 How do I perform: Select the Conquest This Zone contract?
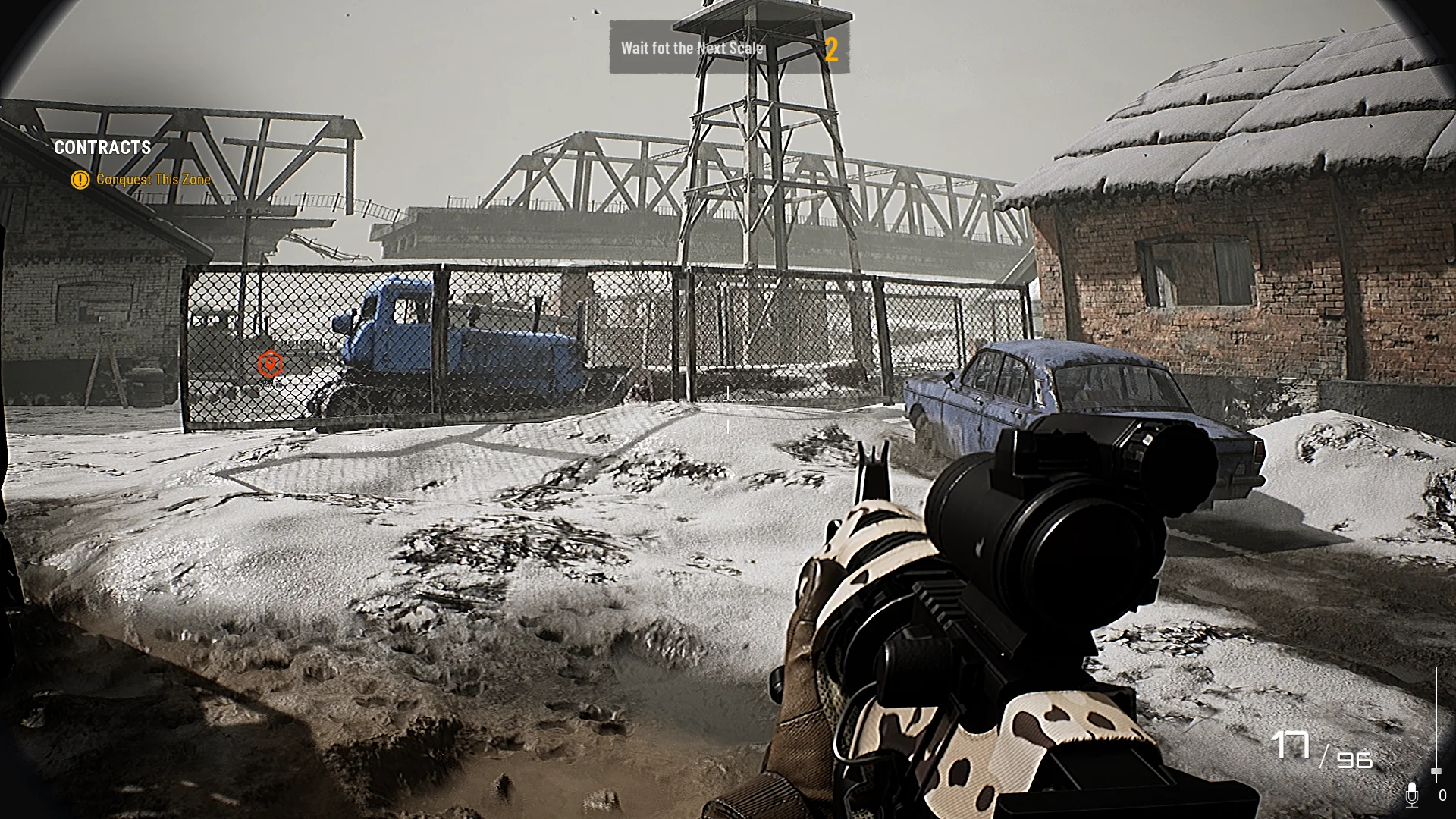[152, 180]
